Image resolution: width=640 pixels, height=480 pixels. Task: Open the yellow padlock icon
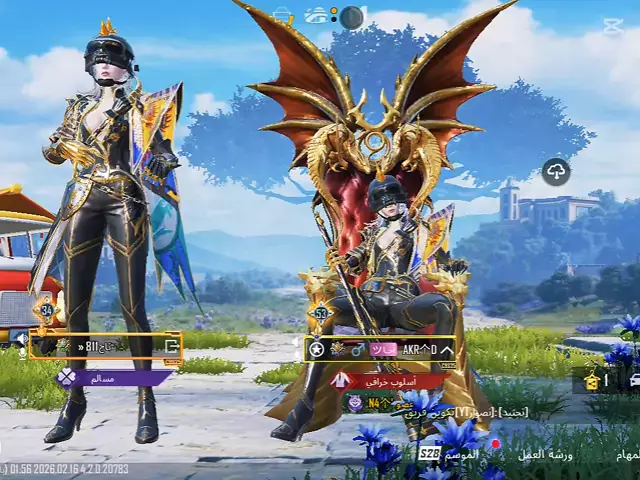(x=592, y=381)
